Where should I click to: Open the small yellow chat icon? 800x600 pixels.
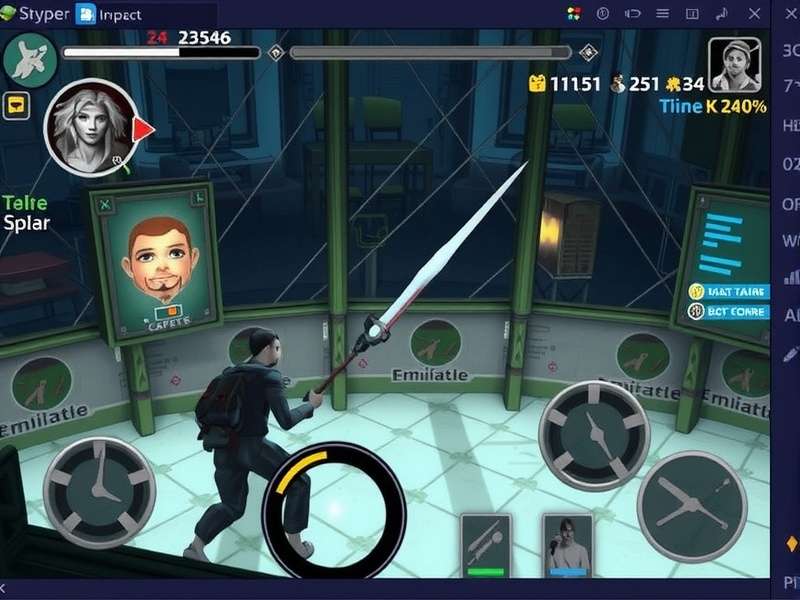[16, 104]
